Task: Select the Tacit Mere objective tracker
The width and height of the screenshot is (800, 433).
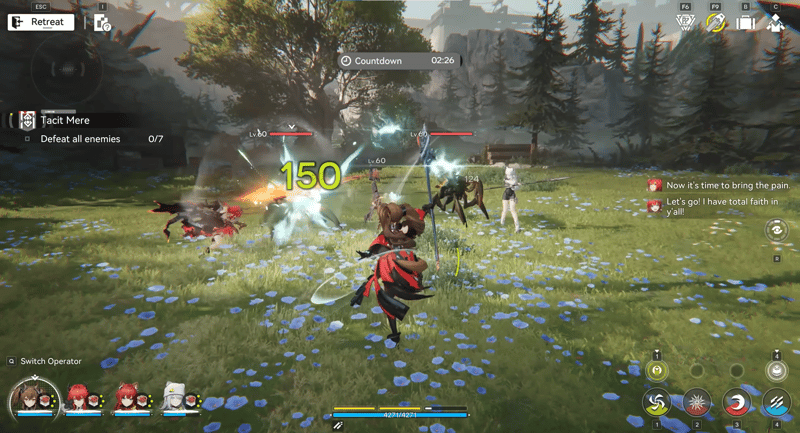Action: point(65,120)
